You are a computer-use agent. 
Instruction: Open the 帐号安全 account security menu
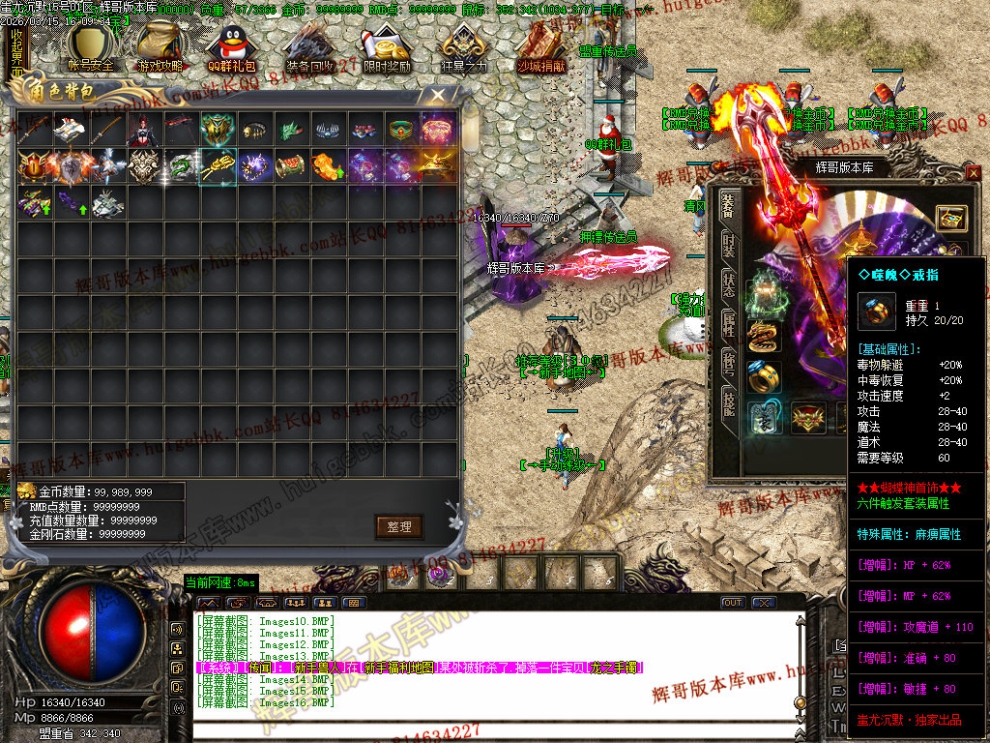[x=91, y=47]
